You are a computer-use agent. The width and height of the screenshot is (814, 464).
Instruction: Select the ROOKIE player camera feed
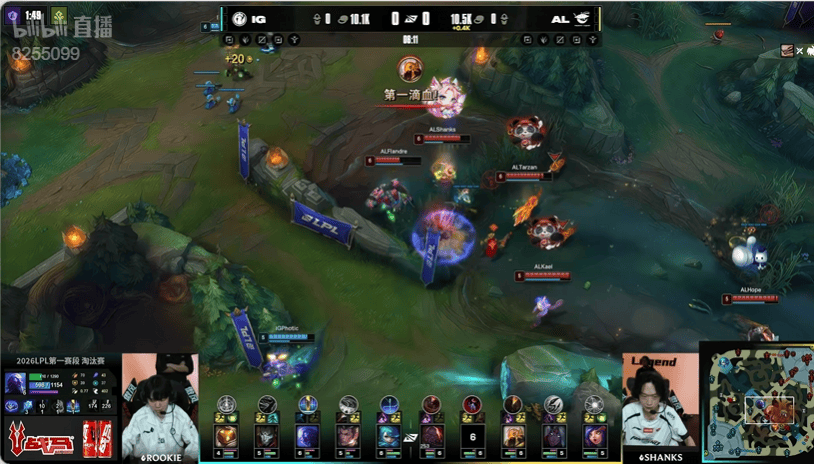[x=160, y=405]
